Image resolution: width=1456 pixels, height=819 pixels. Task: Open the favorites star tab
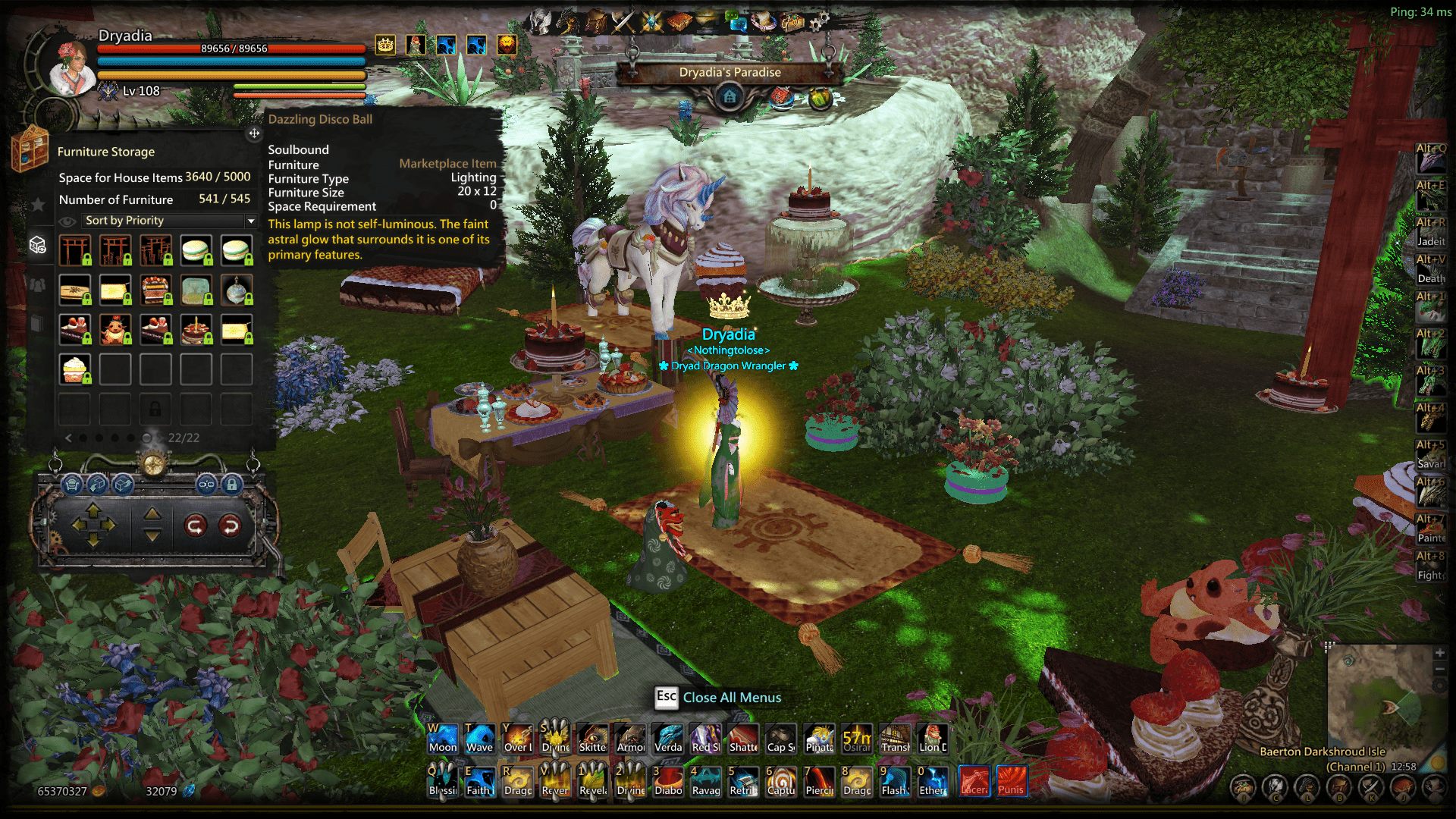click(38, 204)
